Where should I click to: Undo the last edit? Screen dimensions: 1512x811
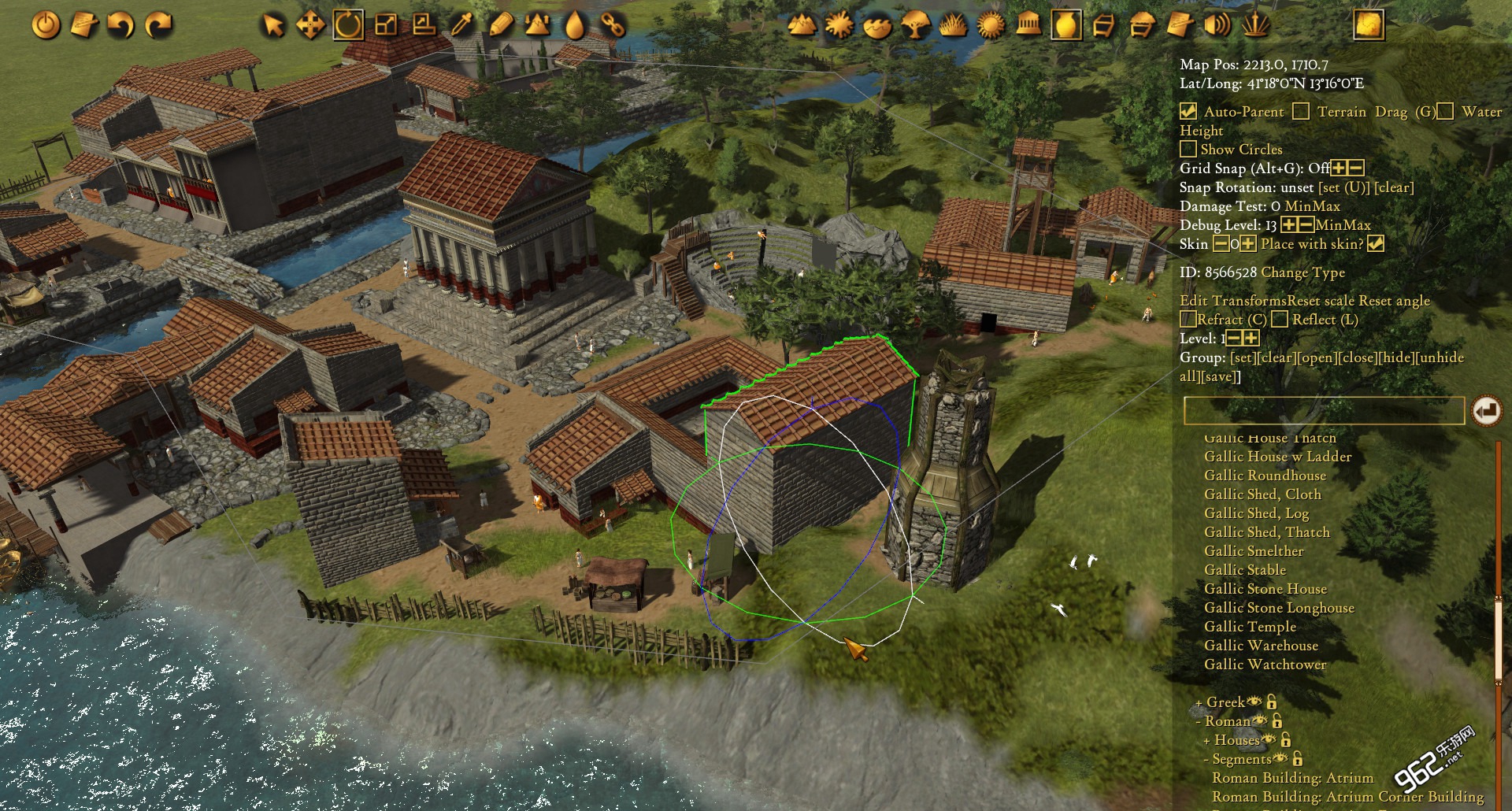pos(121,25)
